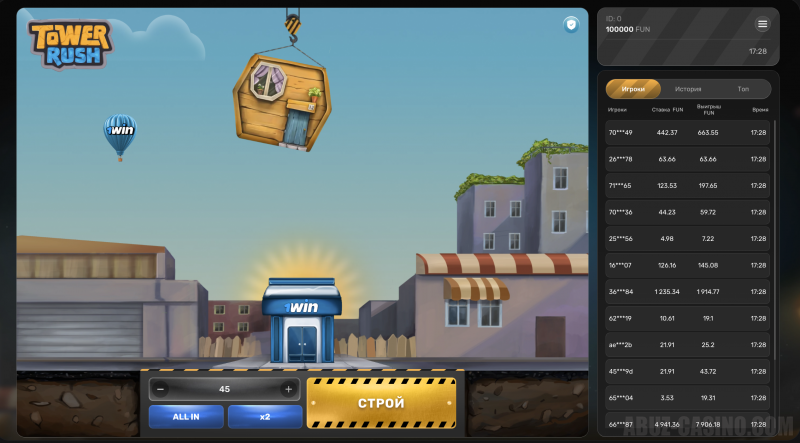Click the shield icon above the game
This screenshot has width=800, height=443.
(571, 24)
